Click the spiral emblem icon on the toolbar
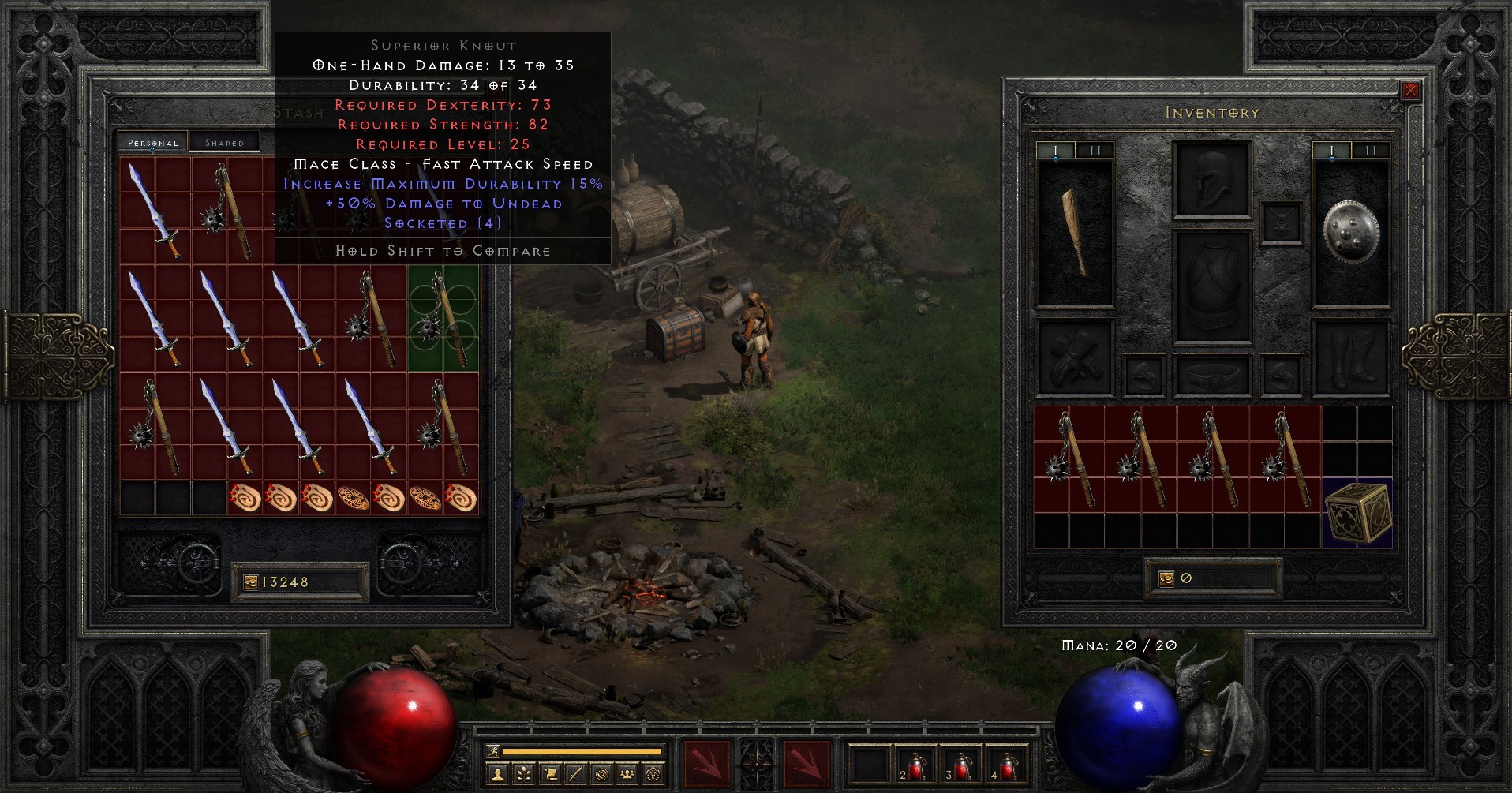This screenshot has width=1512, height=793. click(x=601, y=774)
